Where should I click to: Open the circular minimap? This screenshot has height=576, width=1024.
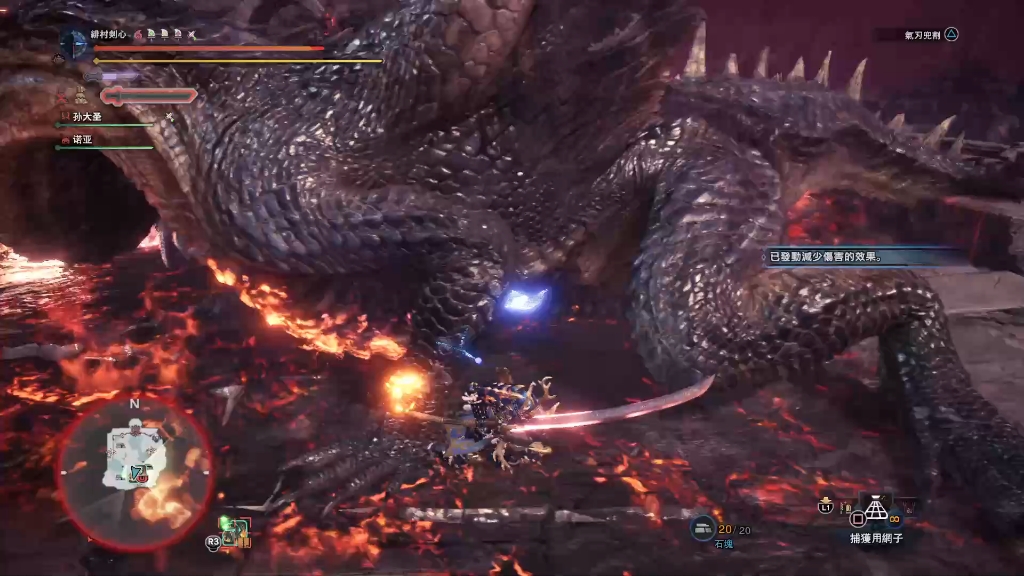tap(134, 470)
